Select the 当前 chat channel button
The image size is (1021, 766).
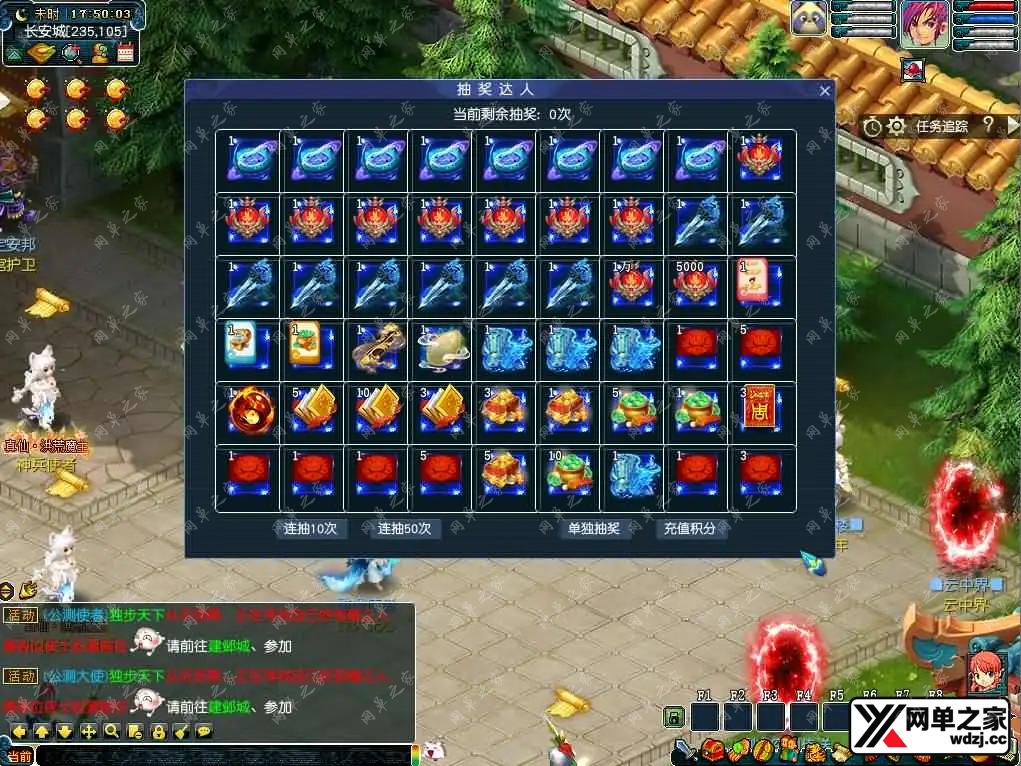(x=18, y=757)
